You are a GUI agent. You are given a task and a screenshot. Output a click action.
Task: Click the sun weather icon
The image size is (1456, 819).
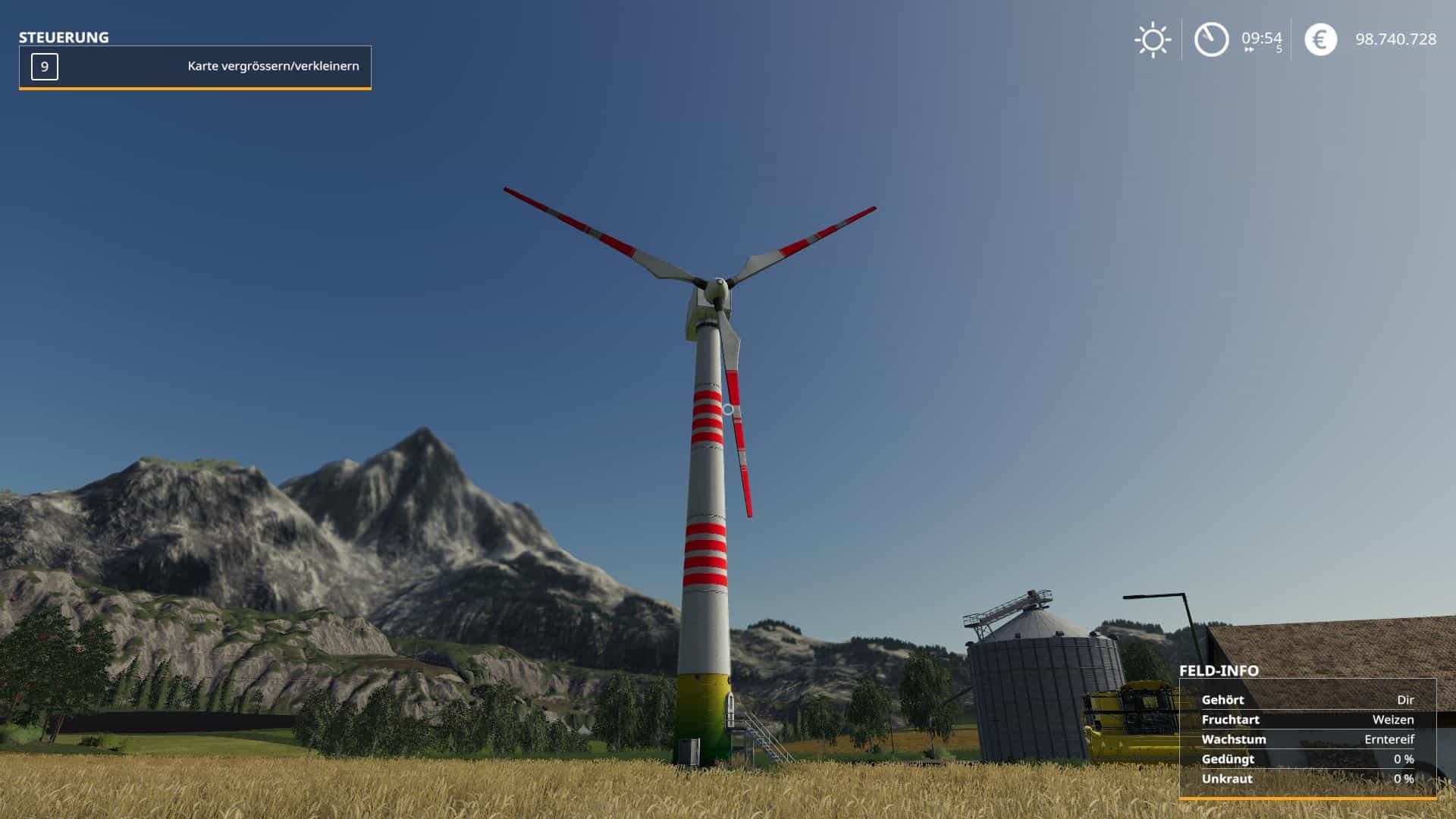1153,39
